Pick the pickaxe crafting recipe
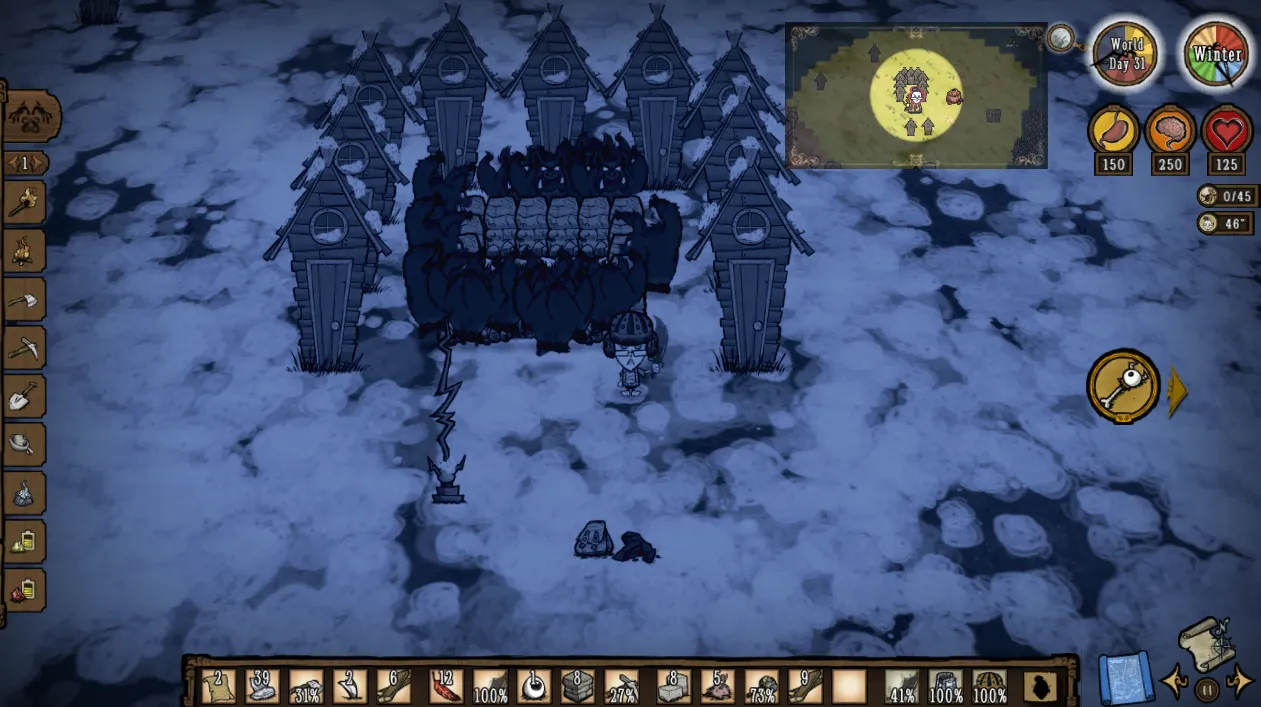 tap(24, 347)
